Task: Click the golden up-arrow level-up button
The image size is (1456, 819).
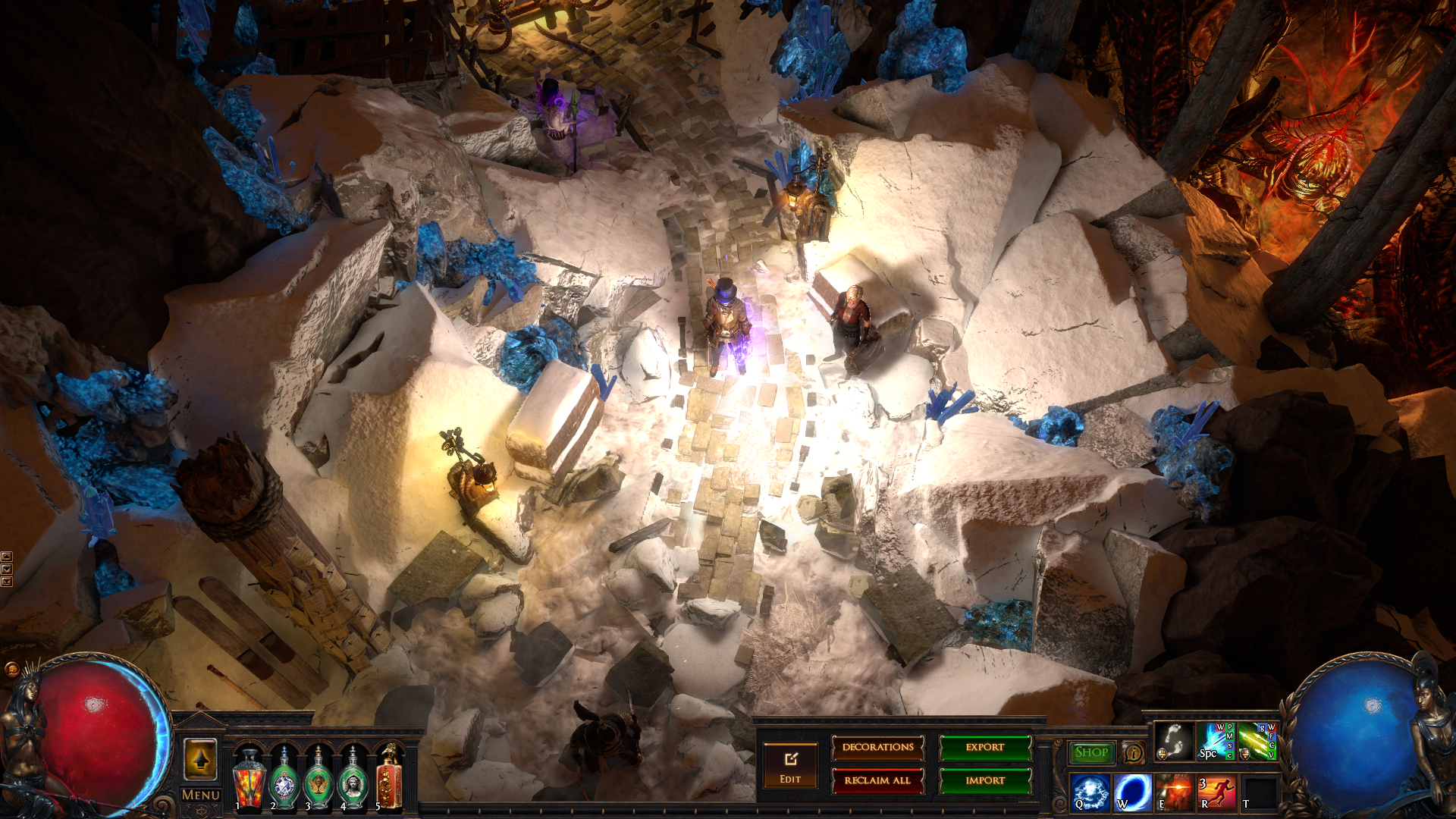Action: click(201, 759)
